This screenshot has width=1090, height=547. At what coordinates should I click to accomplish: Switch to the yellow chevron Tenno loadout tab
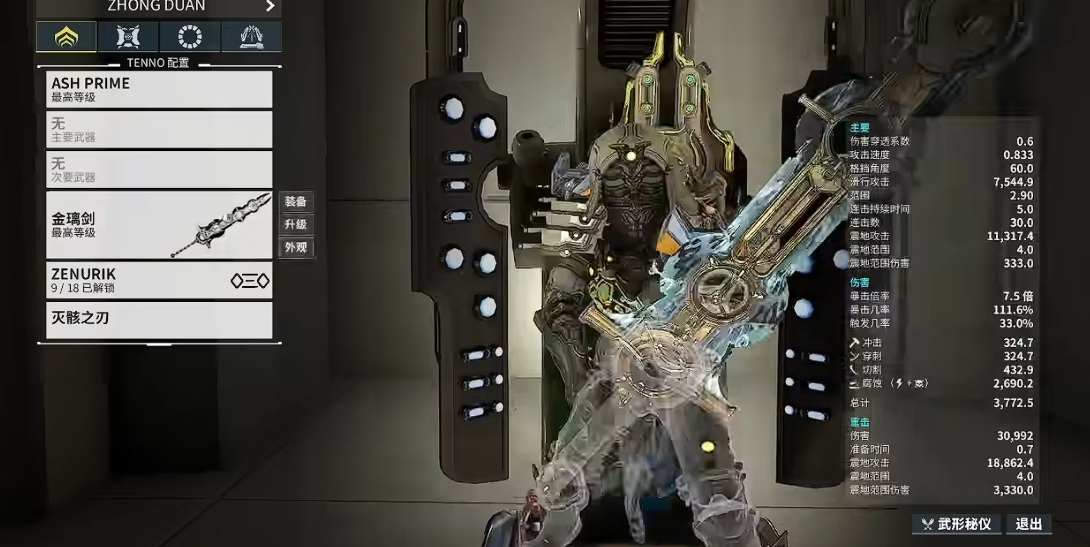coord(66,37)
